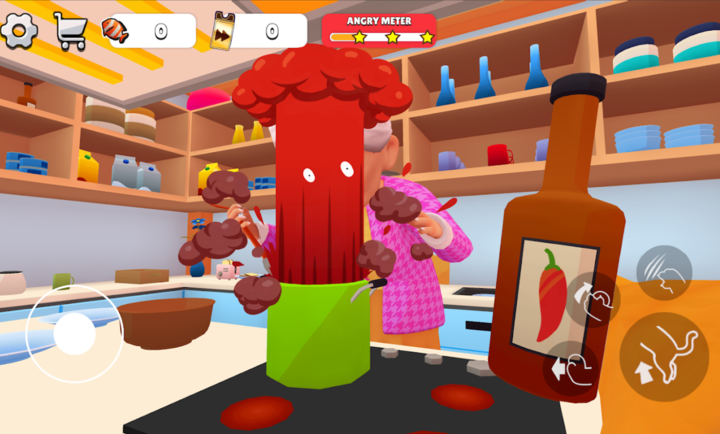Viewport: 720px width, 434px height.
Task: Tap the fish currency counter
Action: [x=148, y=31]
